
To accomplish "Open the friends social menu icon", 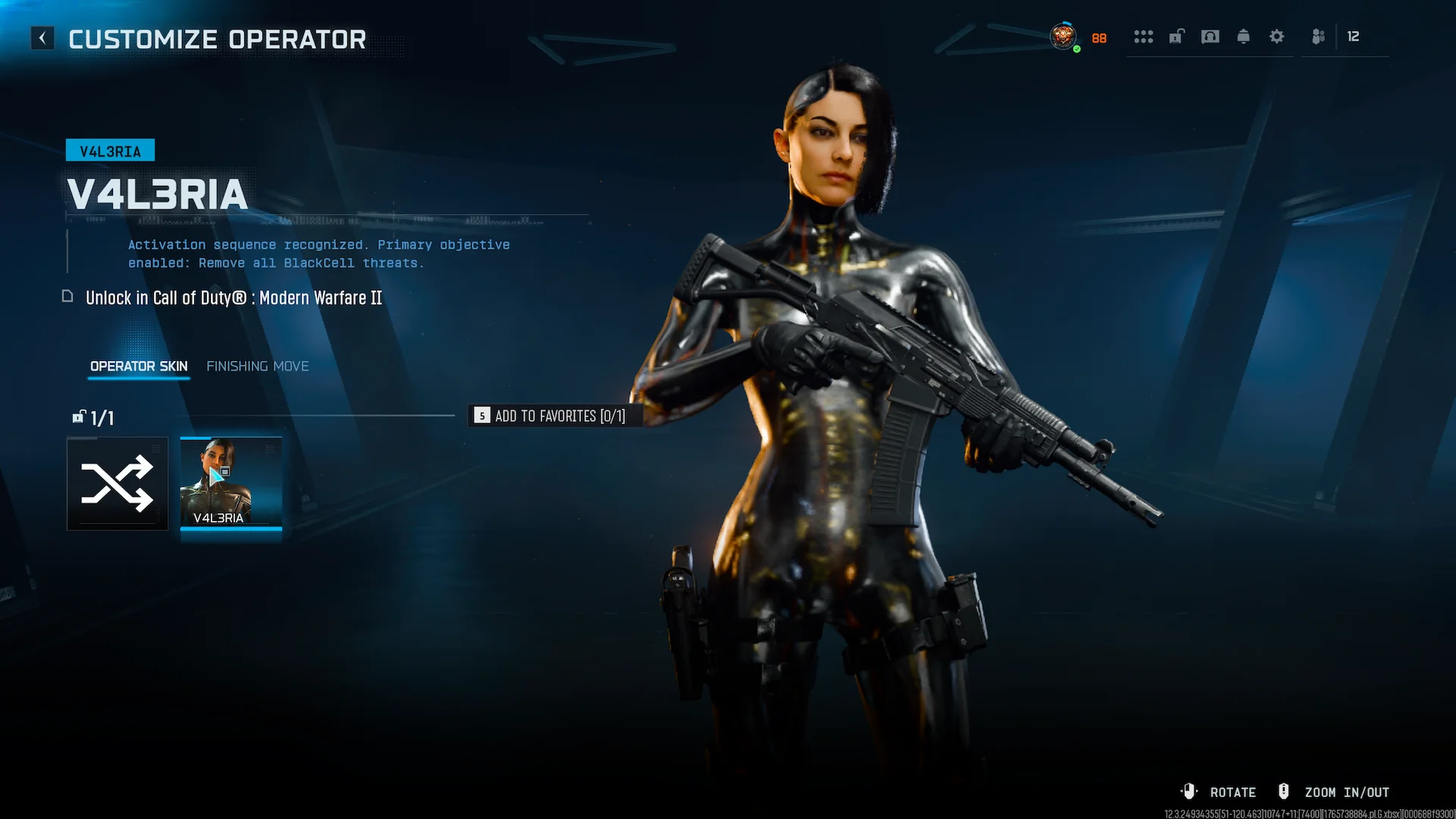I will click(x=1319, y=36).
